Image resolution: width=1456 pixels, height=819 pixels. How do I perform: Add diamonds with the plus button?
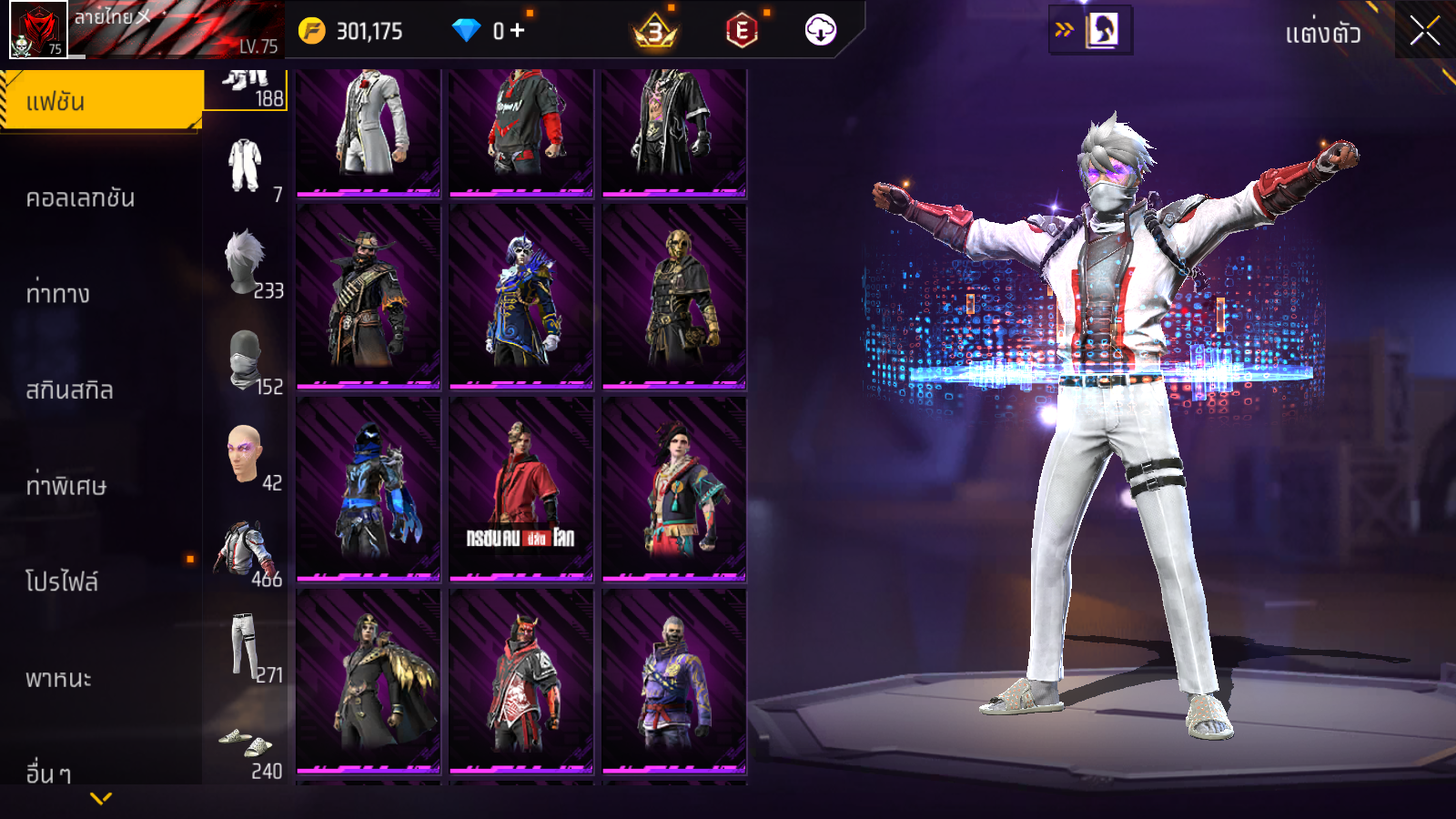[518, 31]
